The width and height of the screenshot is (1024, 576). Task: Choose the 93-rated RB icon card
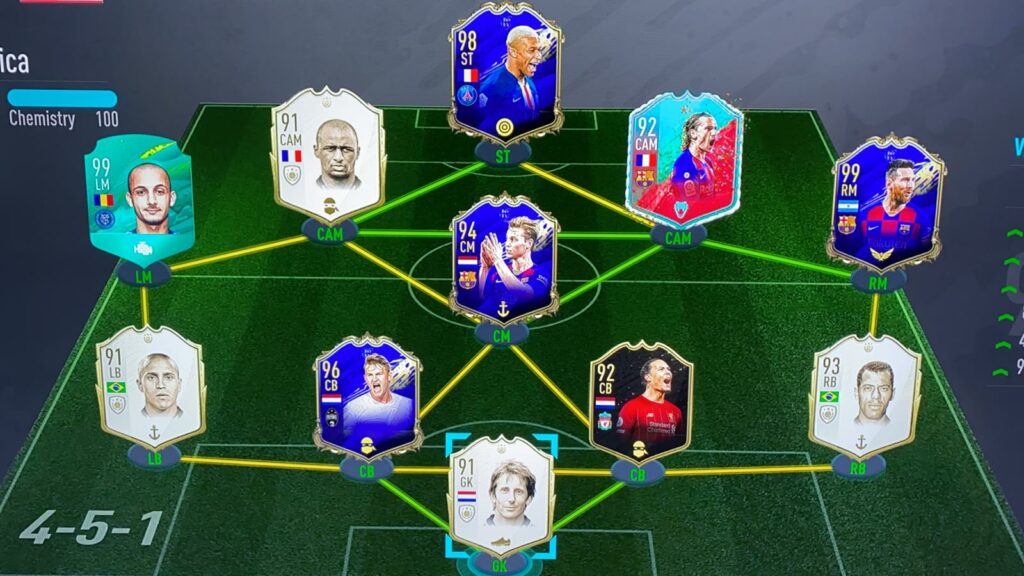click(864, 394)
